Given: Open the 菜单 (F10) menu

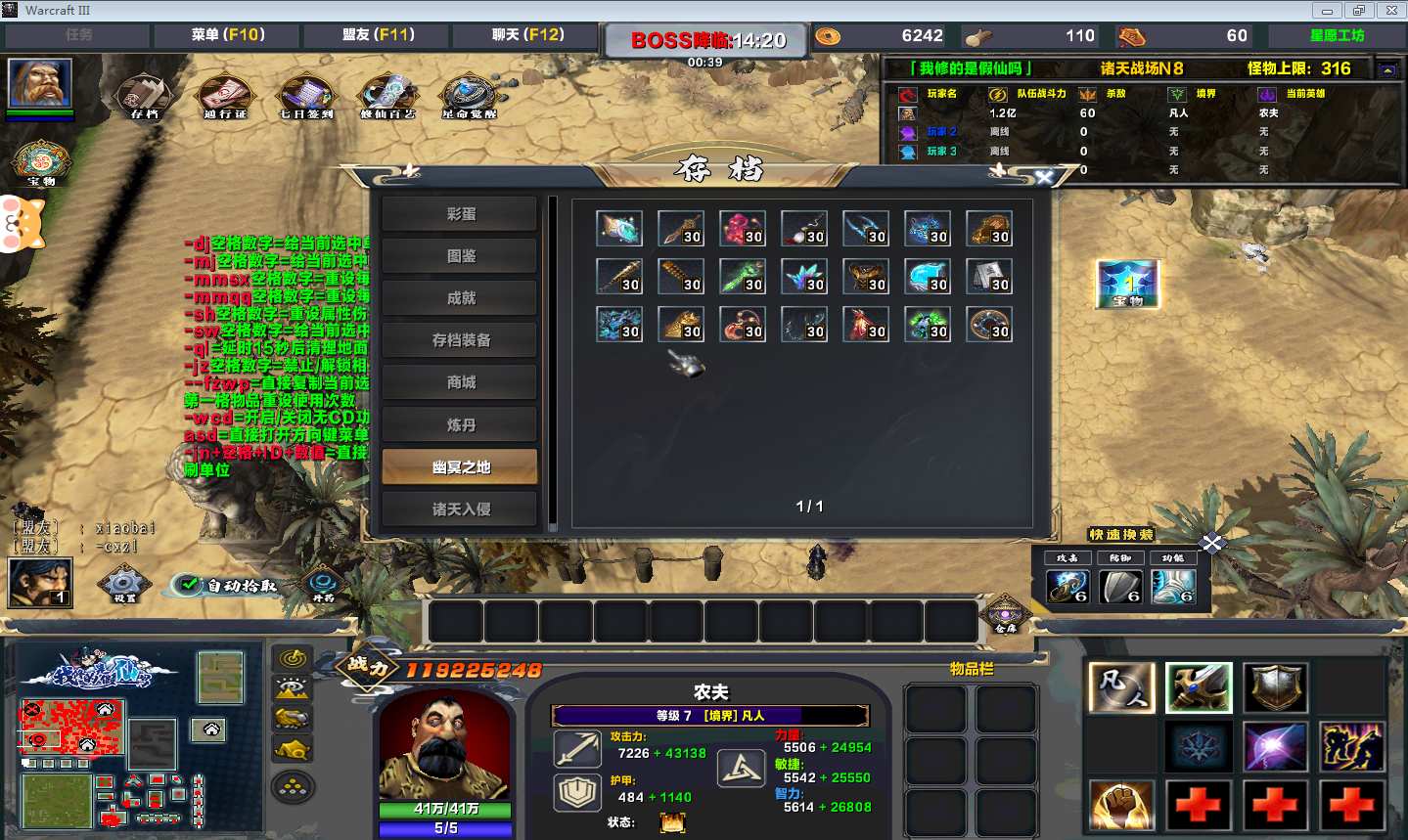Looking at the screenshot, I should (x=228, y=35).
